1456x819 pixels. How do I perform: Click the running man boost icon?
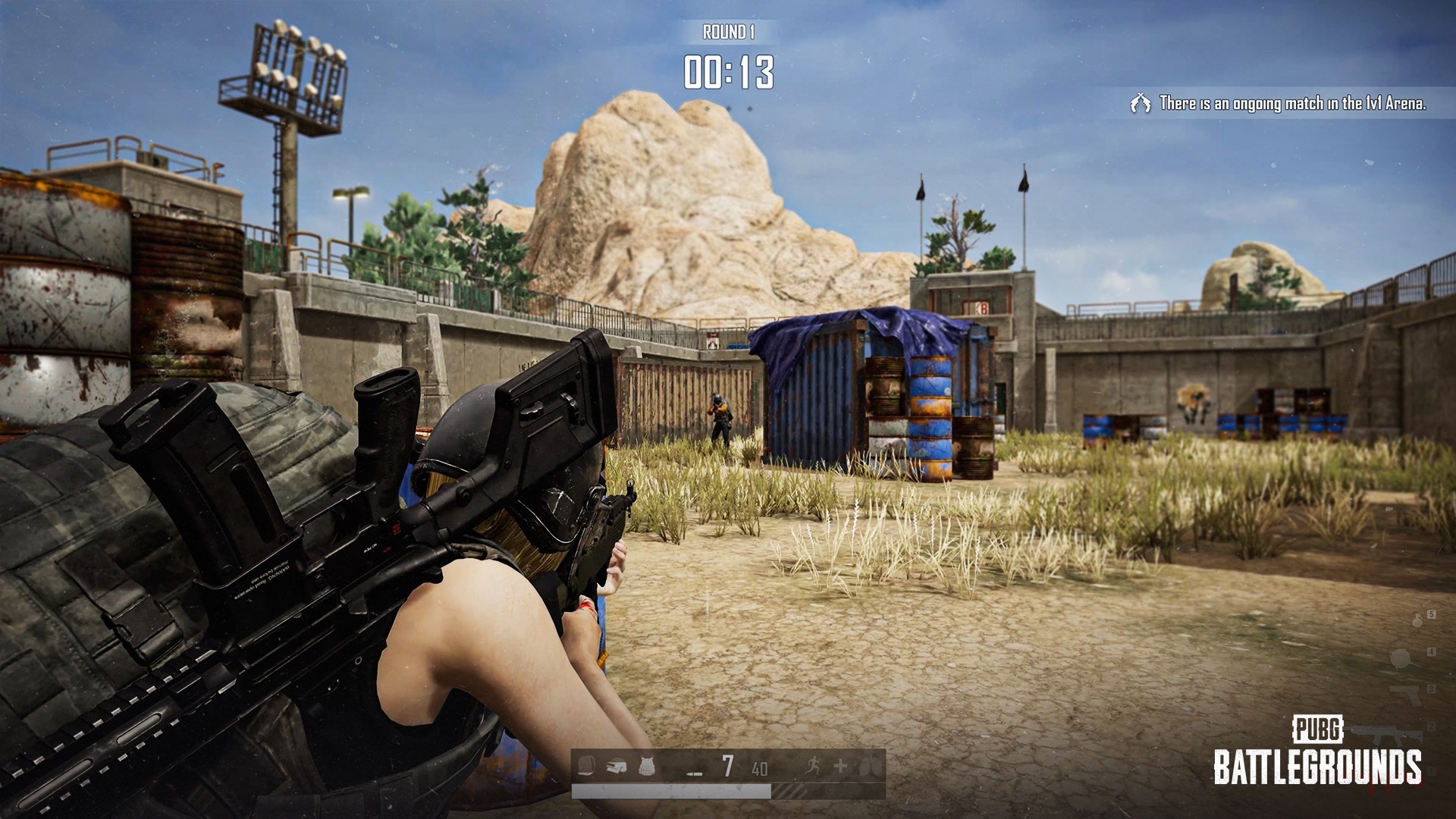click(811, 767)
